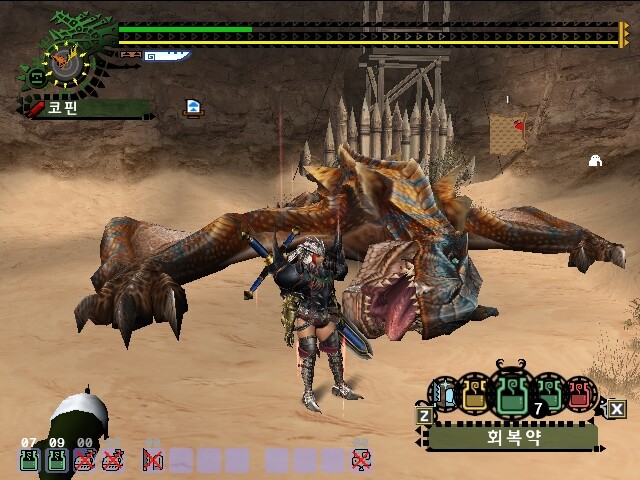Use the shortcut potion slot showing 09
Viewport: 640px width, 480px height.
point(57,459)
